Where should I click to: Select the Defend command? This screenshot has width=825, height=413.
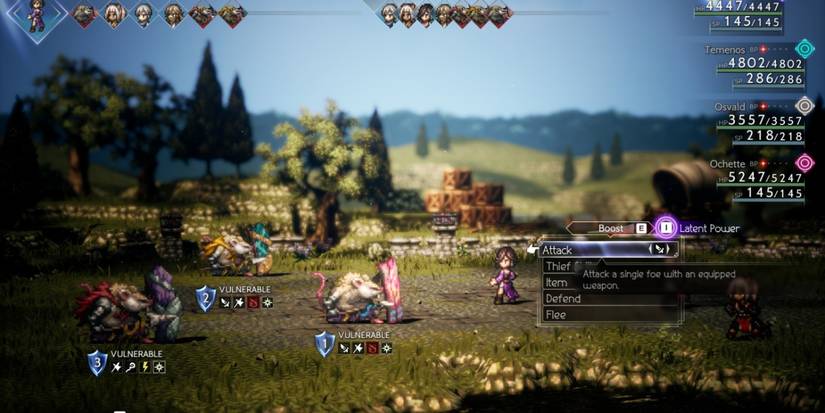point(563,298)
